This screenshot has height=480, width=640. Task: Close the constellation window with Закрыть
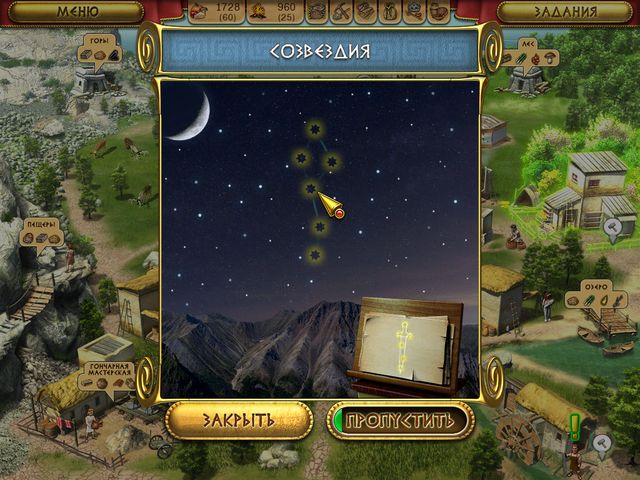pyautogui.click(x=239, y=420)
